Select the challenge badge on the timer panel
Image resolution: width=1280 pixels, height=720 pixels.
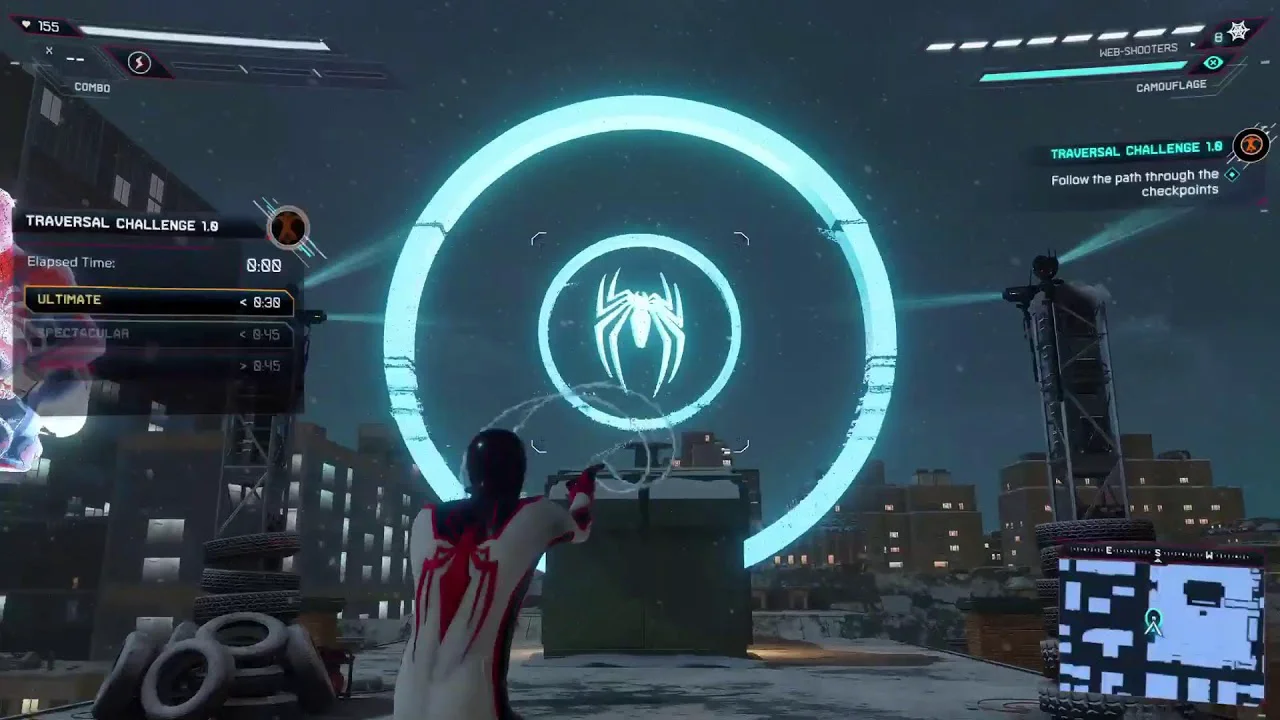coord(288,227)
